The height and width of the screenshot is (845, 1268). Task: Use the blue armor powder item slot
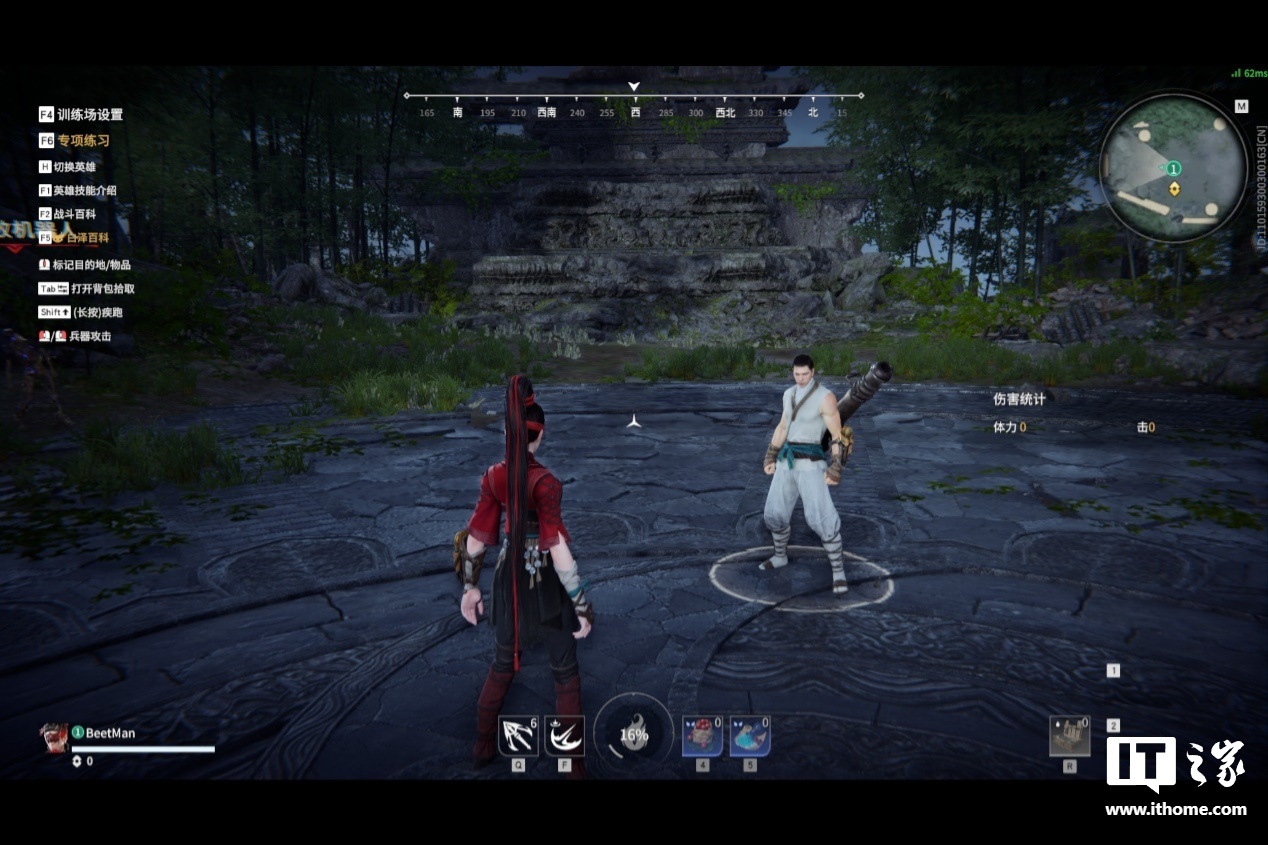pyautogui.click(x=749, y=736)
